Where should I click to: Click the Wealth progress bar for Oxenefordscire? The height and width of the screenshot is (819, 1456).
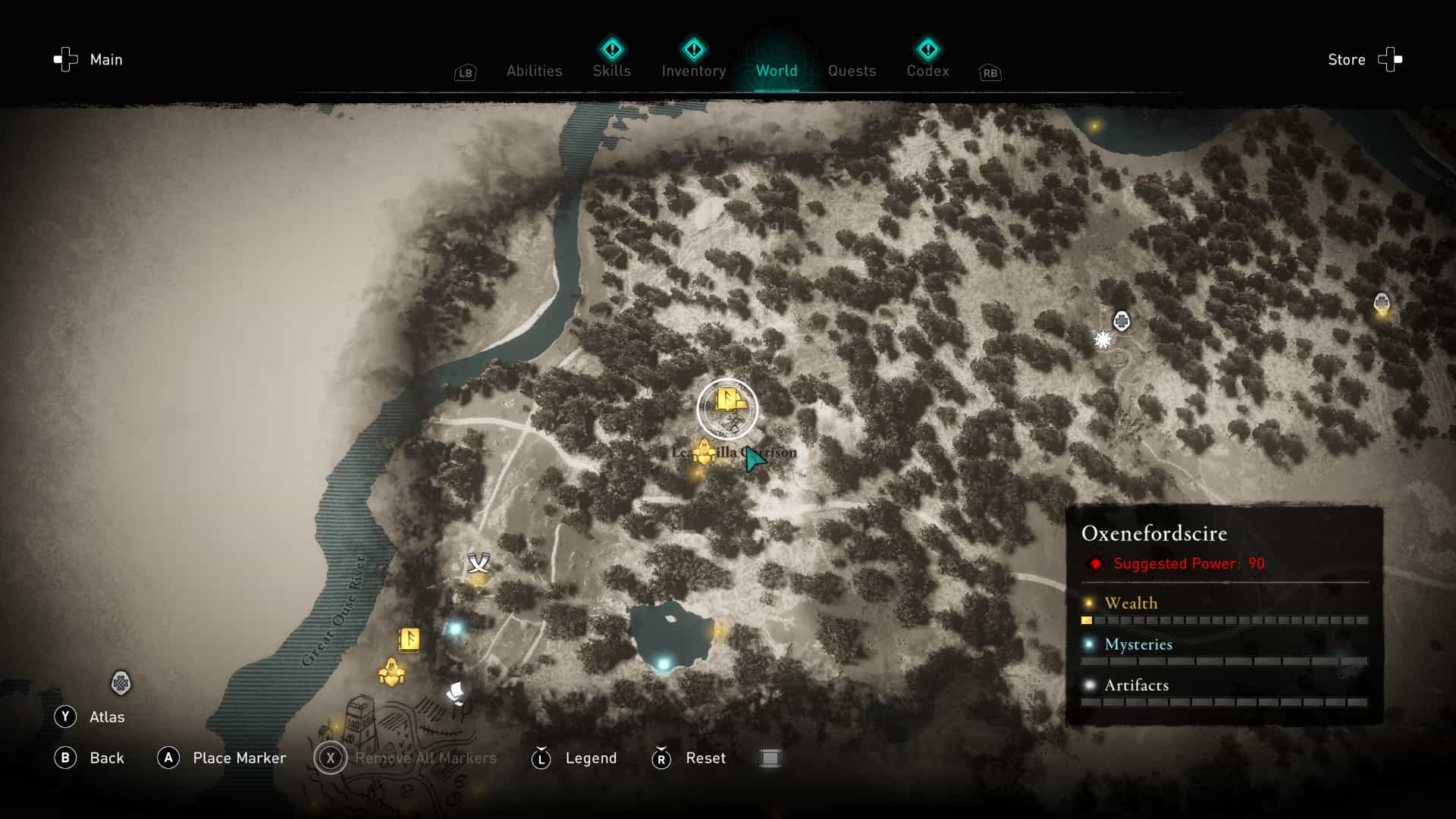click(x=1223, y=620)
